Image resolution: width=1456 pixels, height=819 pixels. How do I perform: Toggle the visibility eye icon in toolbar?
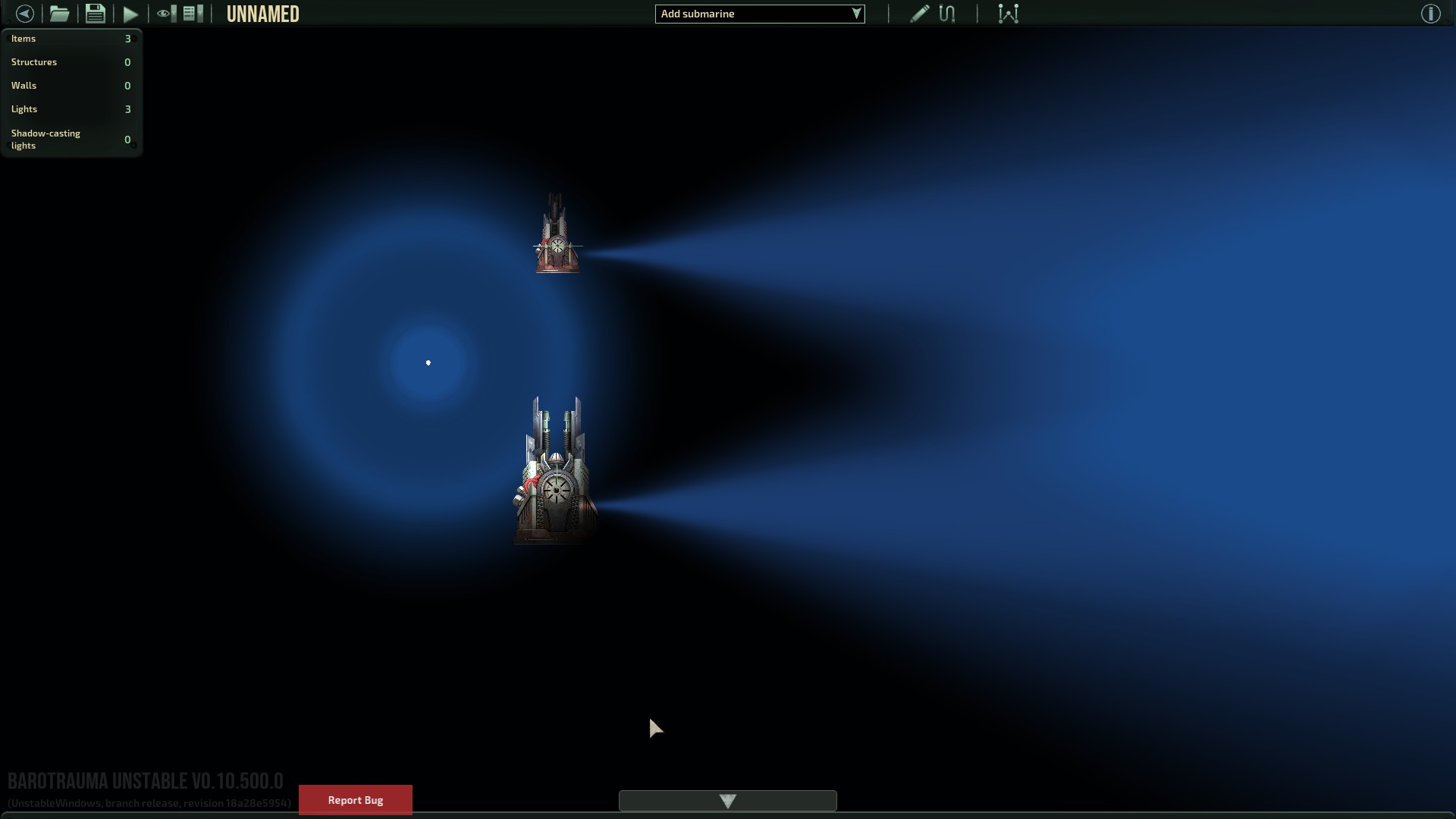coord(163,13)
